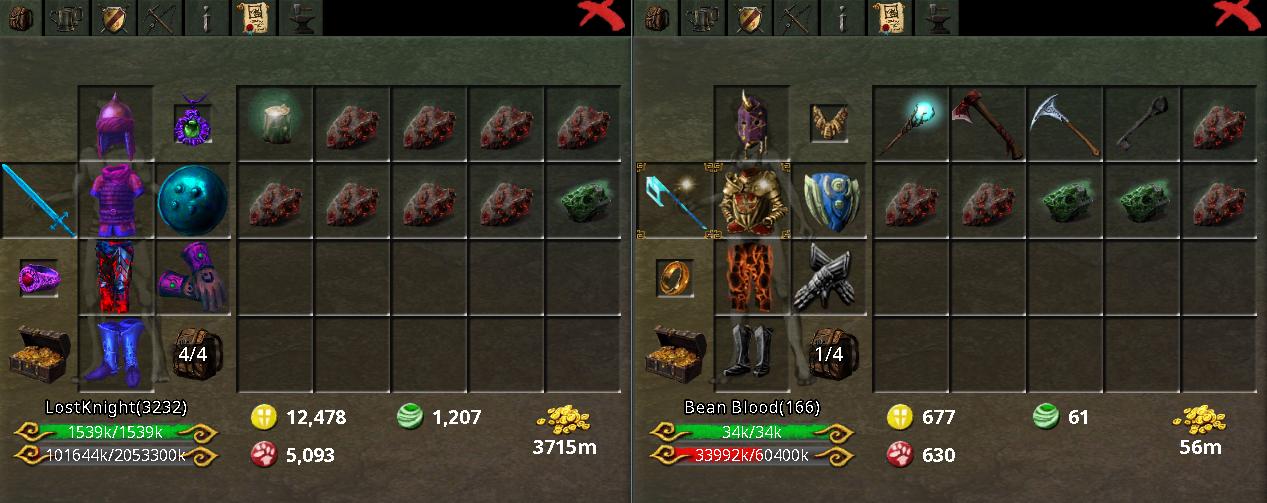
Task: Select the horned purple helmet slot
Action: click(x=752, y=124)
